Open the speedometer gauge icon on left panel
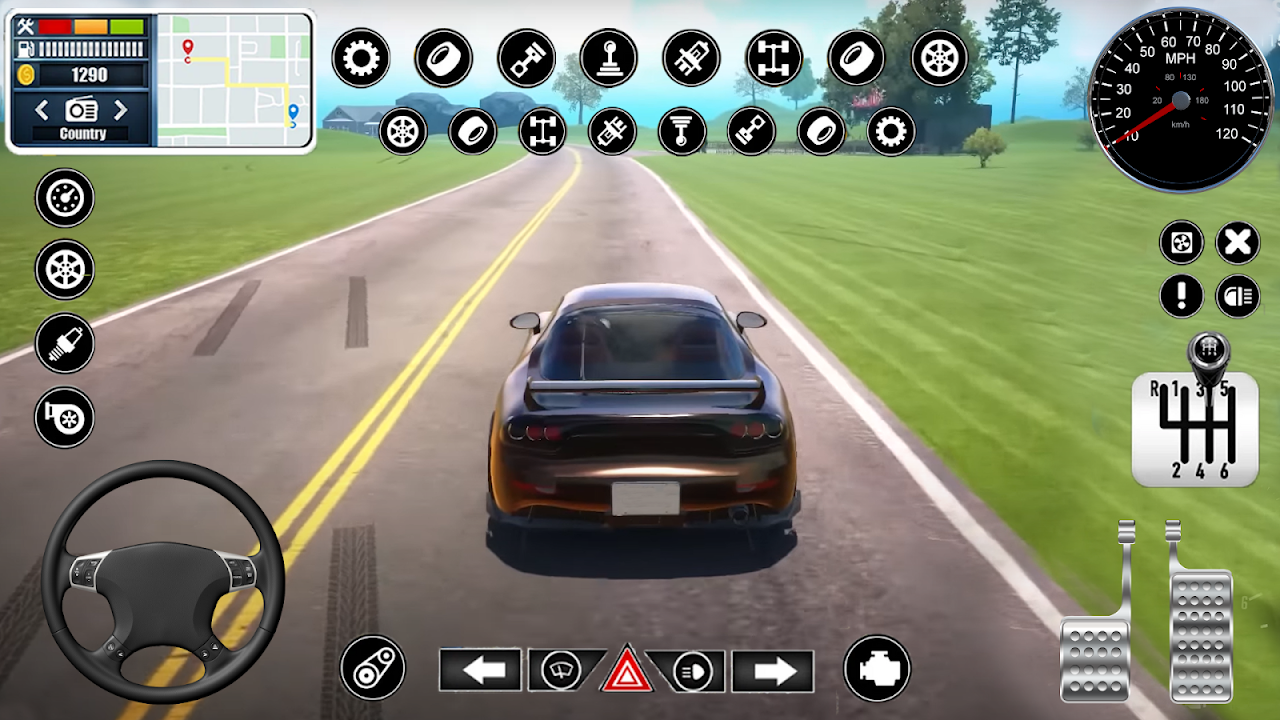This screenshot has height=720, width=1280. (x=64, y=199)
